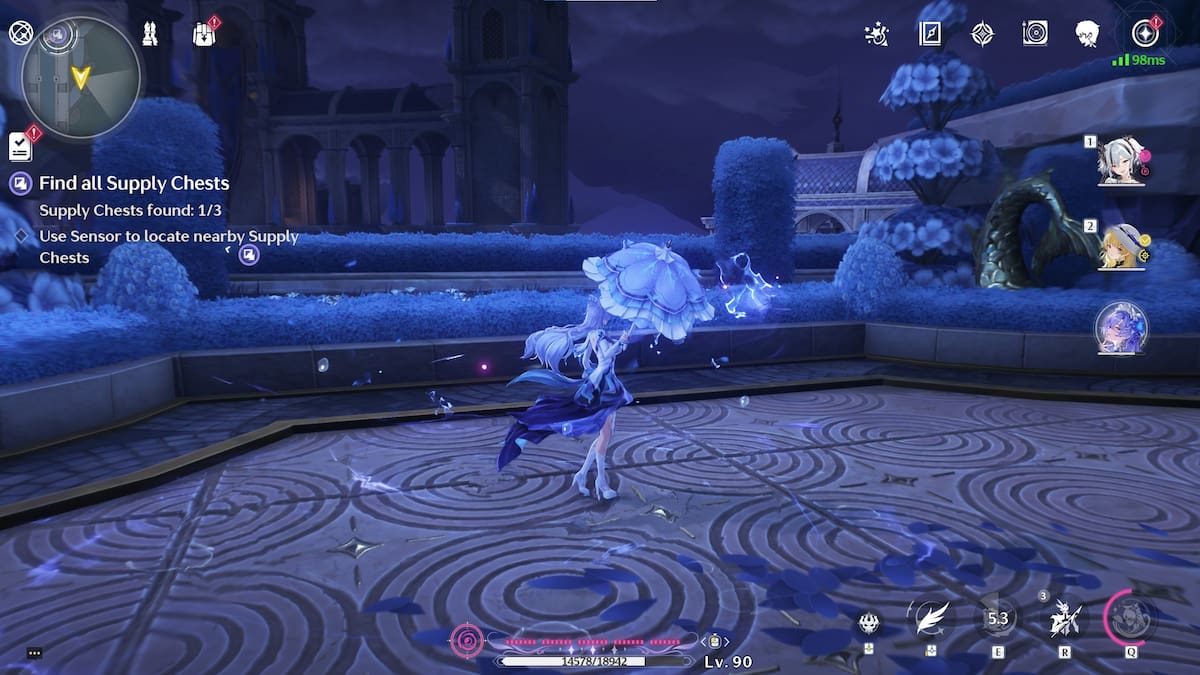Open the character head profile icon
The width and height of the screenshot is (1200, 675).
pos(1087,34)
